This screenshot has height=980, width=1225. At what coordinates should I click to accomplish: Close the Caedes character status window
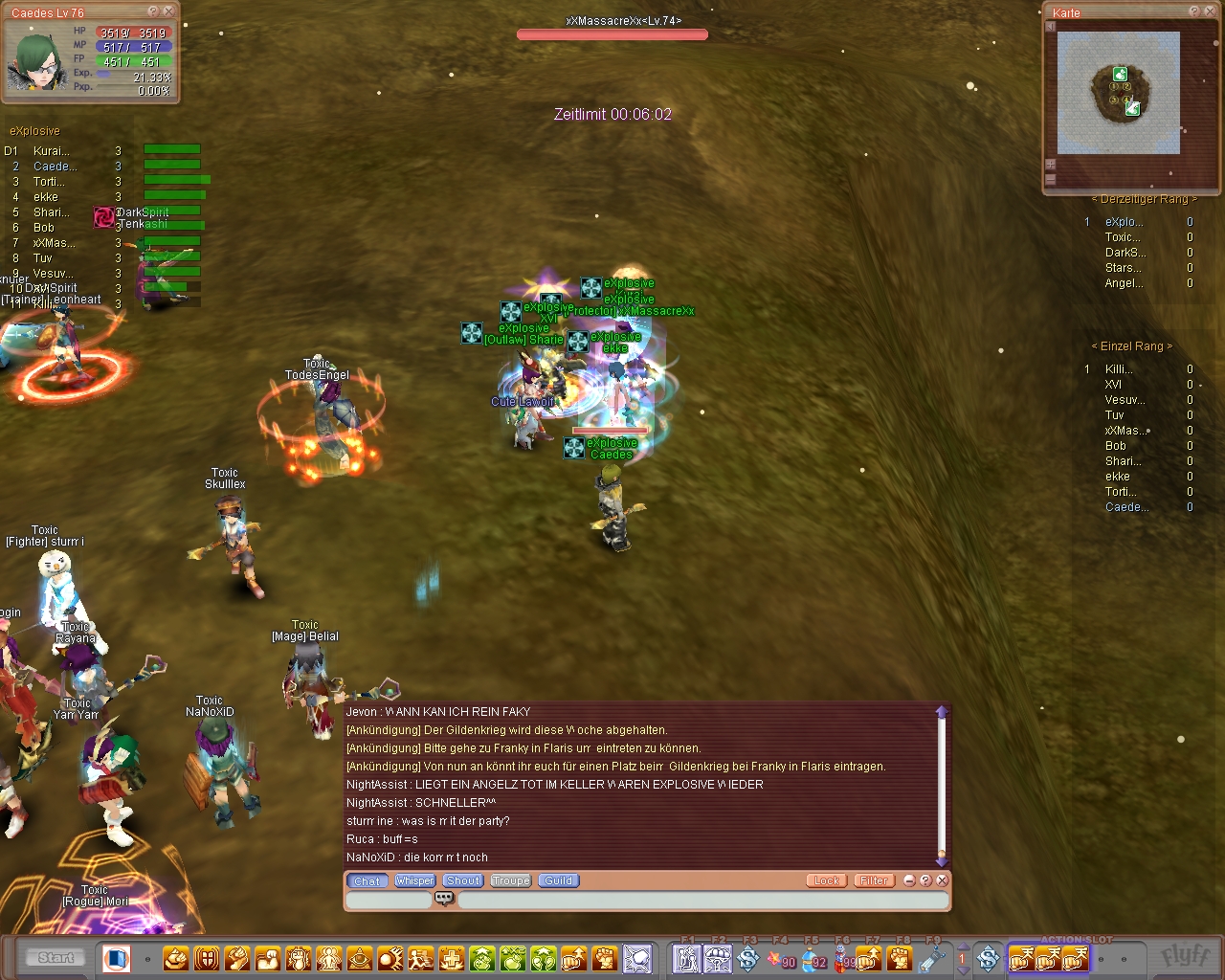pyautogui.click(x=168, y=11)
